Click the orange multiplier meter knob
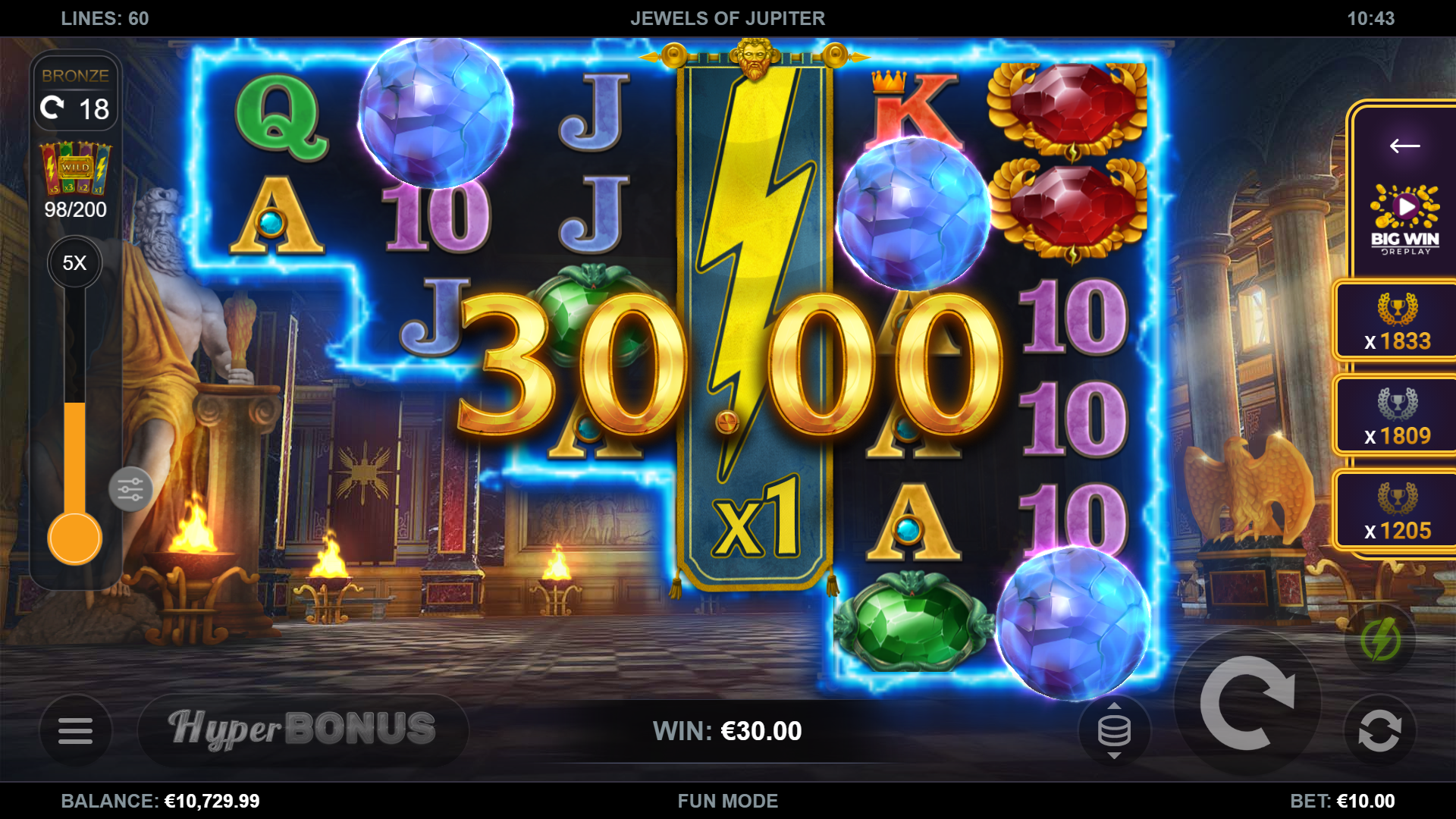Image resolution: width=1456 pixels, height=819 pixels. tap(74, 538)
